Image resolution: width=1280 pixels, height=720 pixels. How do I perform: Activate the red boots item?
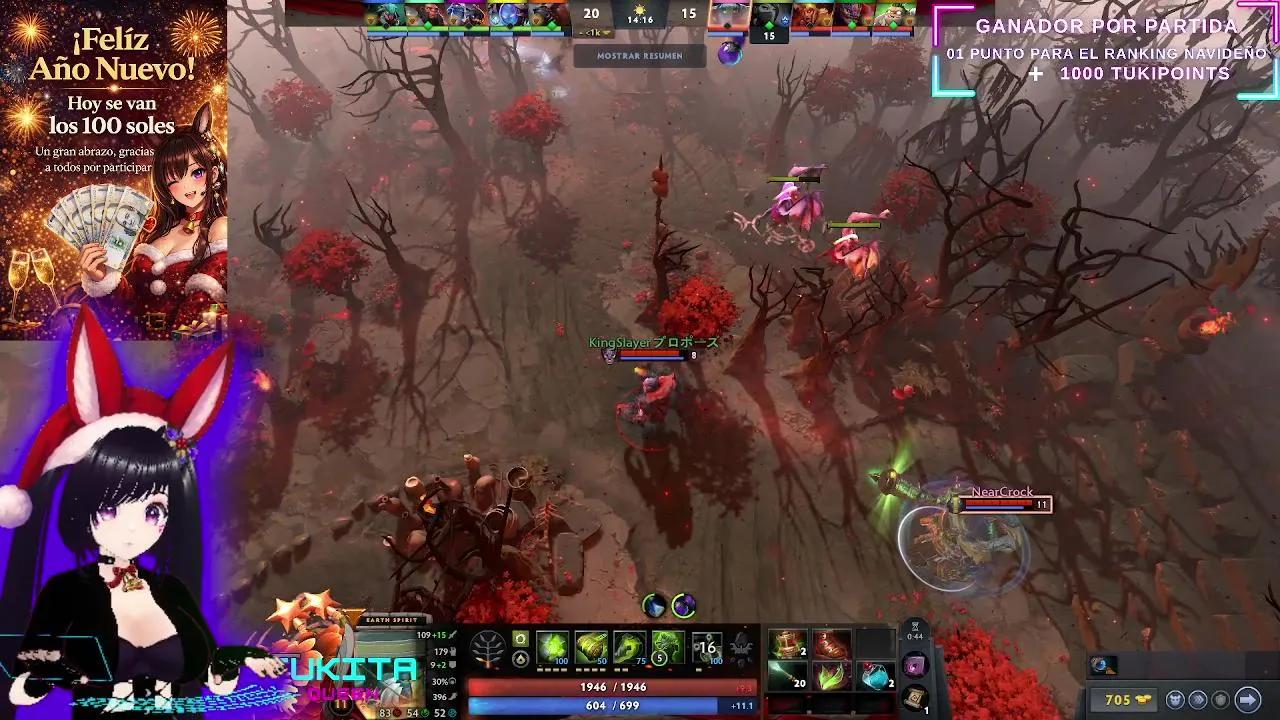click(x=831, y=644)
